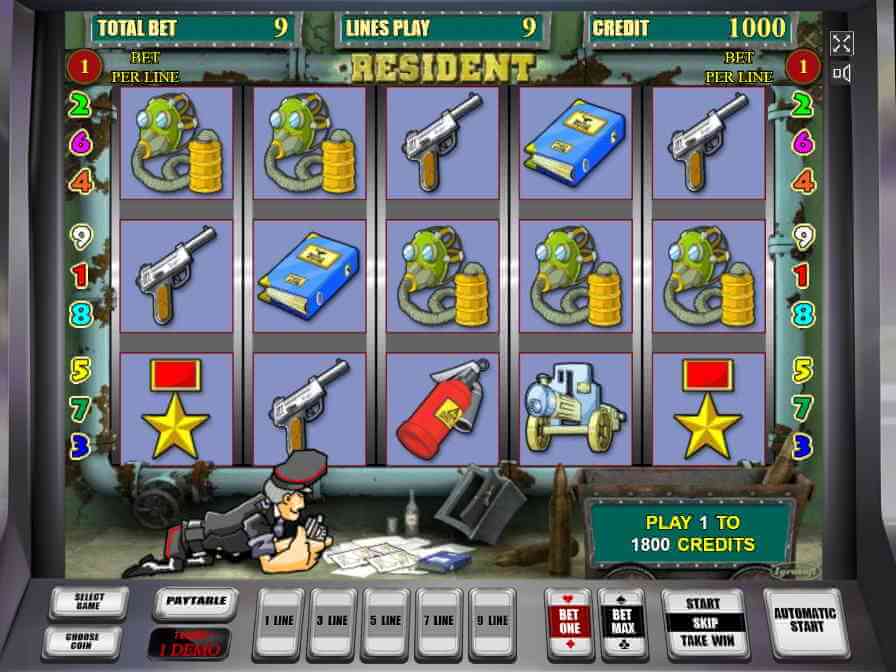Activate the 5 Line button
896x672 pixels.
point(387,621)
